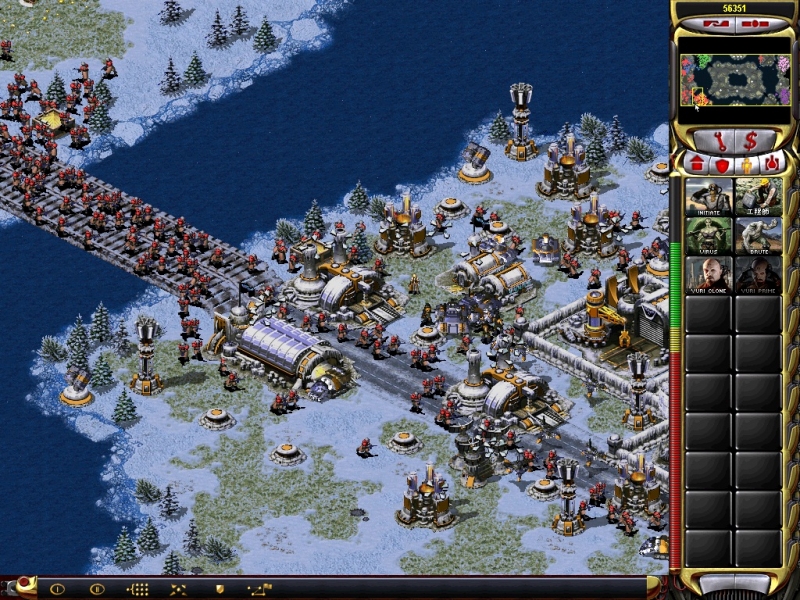Switch to the vehicles build tab
The image size is (800, 600).
[771, 163]
